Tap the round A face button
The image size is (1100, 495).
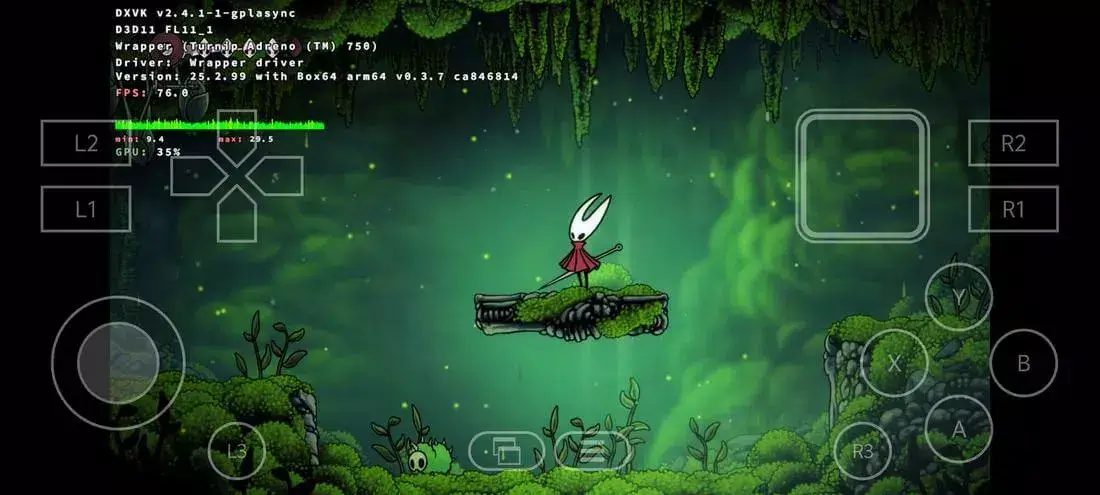point(958,428)
